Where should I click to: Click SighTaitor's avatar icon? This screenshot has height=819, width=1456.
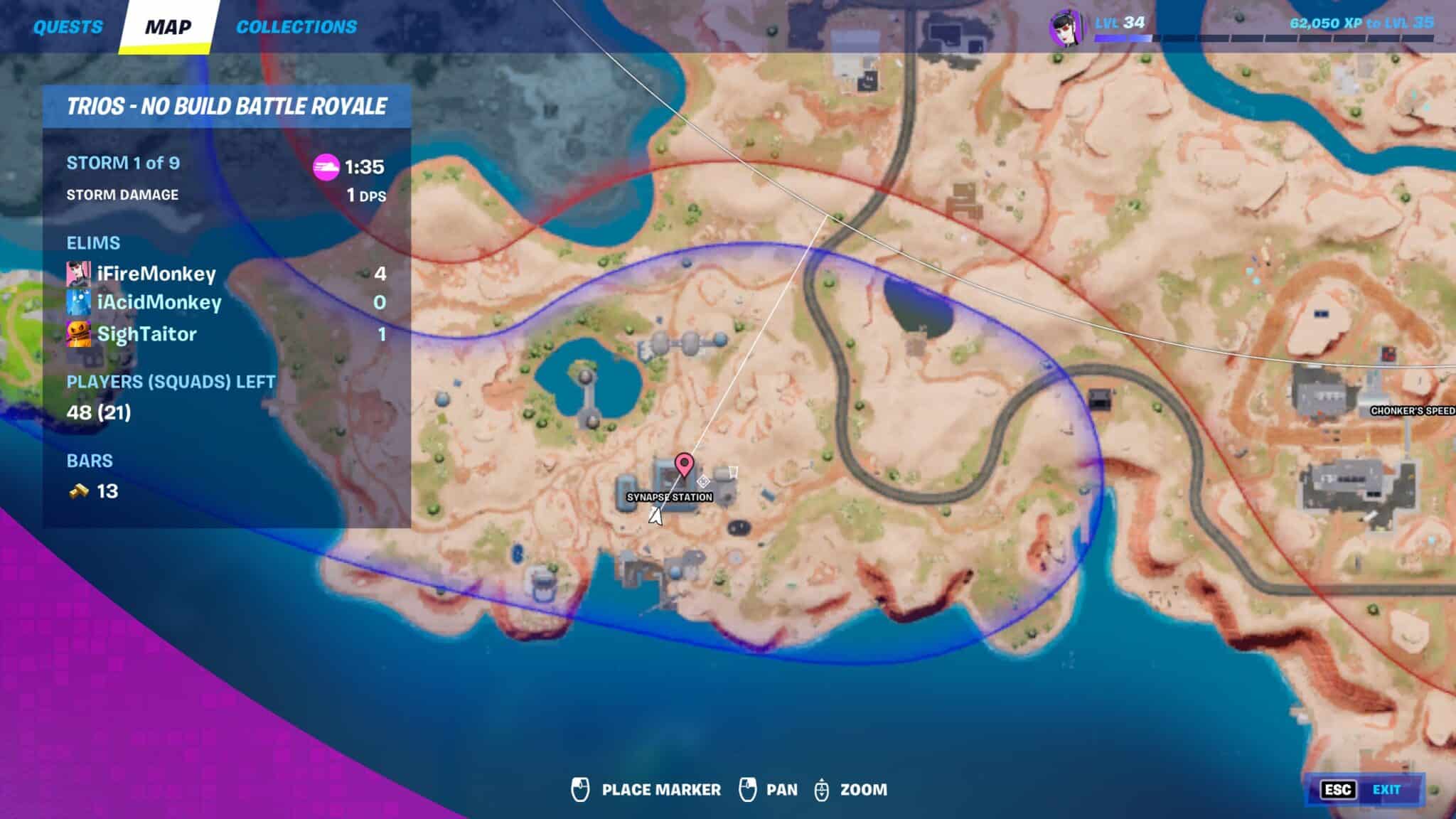[78, 332]
